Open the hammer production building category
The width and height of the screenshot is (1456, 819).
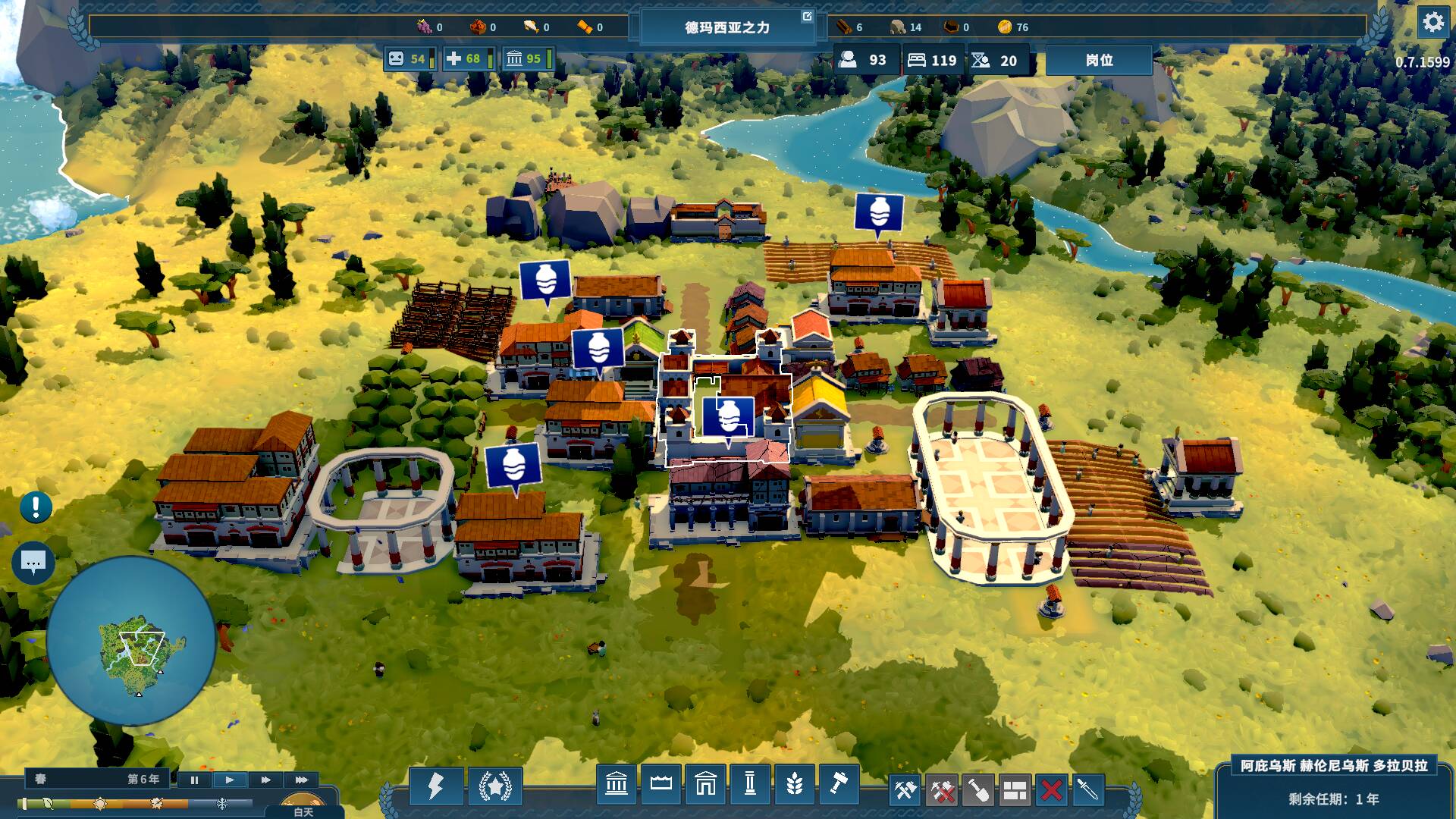tap(838, 783)
